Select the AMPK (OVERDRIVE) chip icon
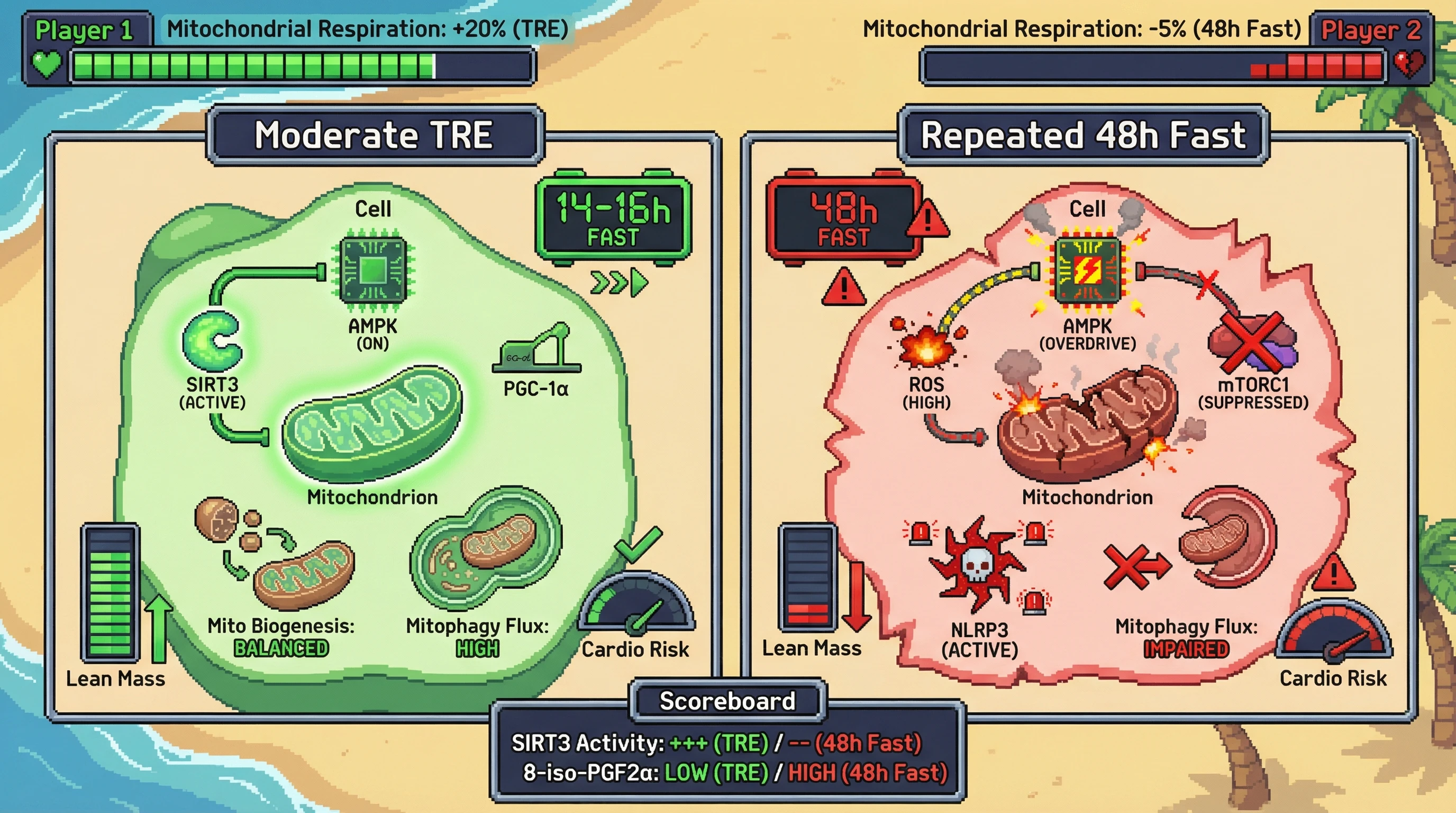1456x813 pixels. (1087, 270)
